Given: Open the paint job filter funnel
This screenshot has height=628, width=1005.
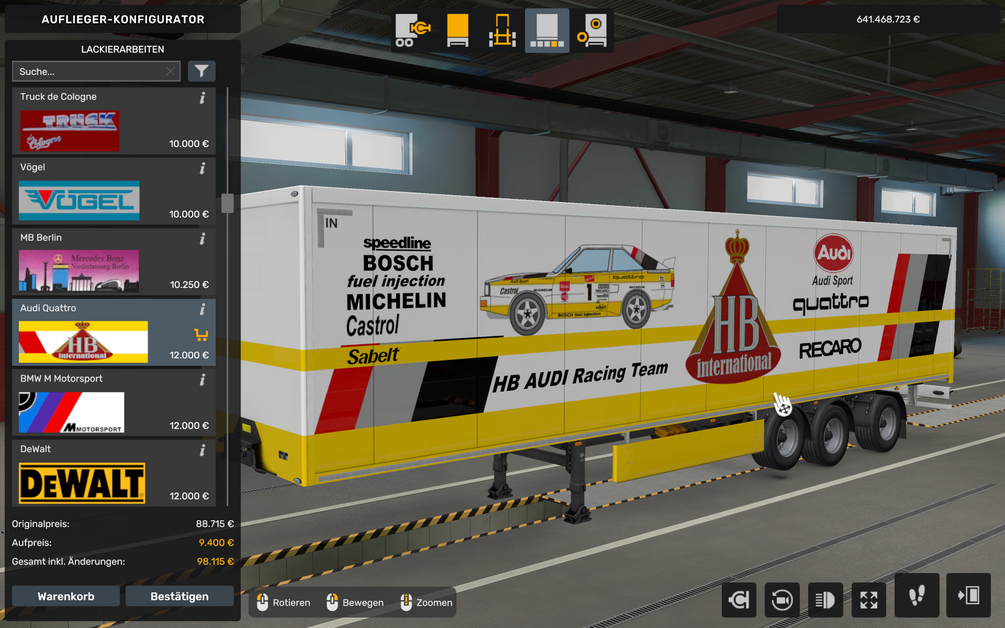Looking at the screenshot, I should (x=202, y=71).
